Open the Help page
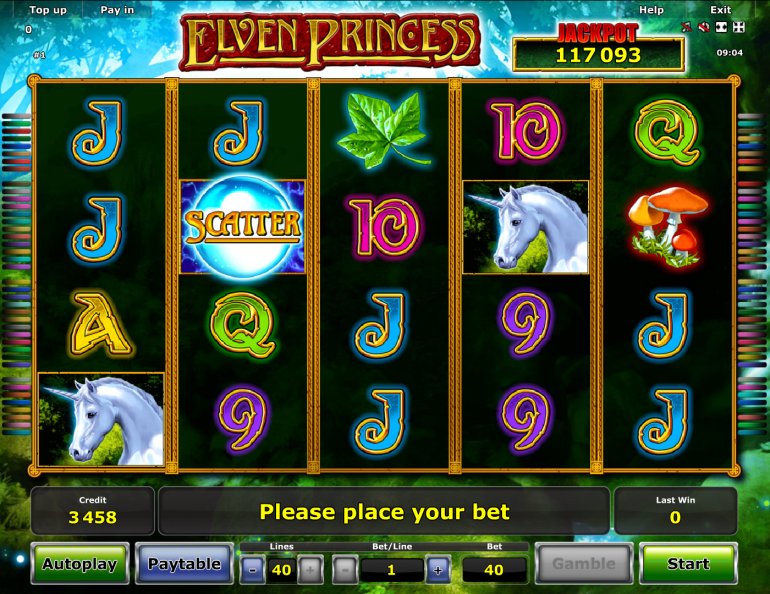770x594 pixels. (651, 10)
